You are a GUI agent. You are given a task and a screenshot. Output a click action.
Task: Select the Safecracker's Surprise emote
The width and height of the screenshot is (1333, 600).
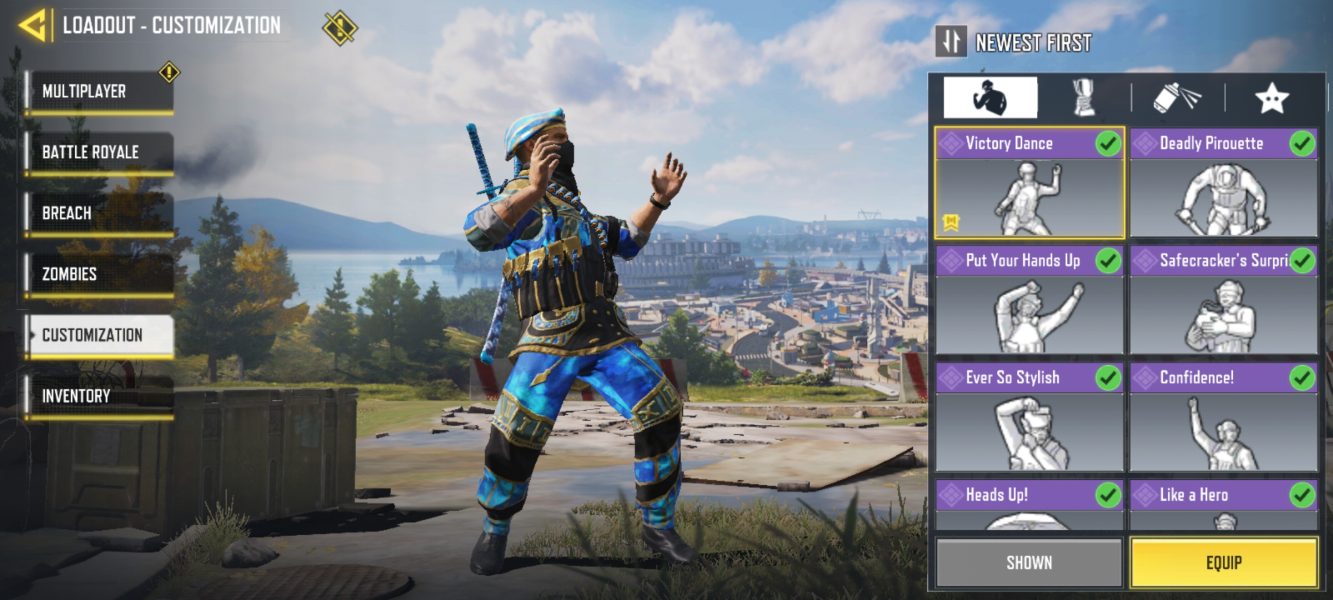click(1223, 300)
